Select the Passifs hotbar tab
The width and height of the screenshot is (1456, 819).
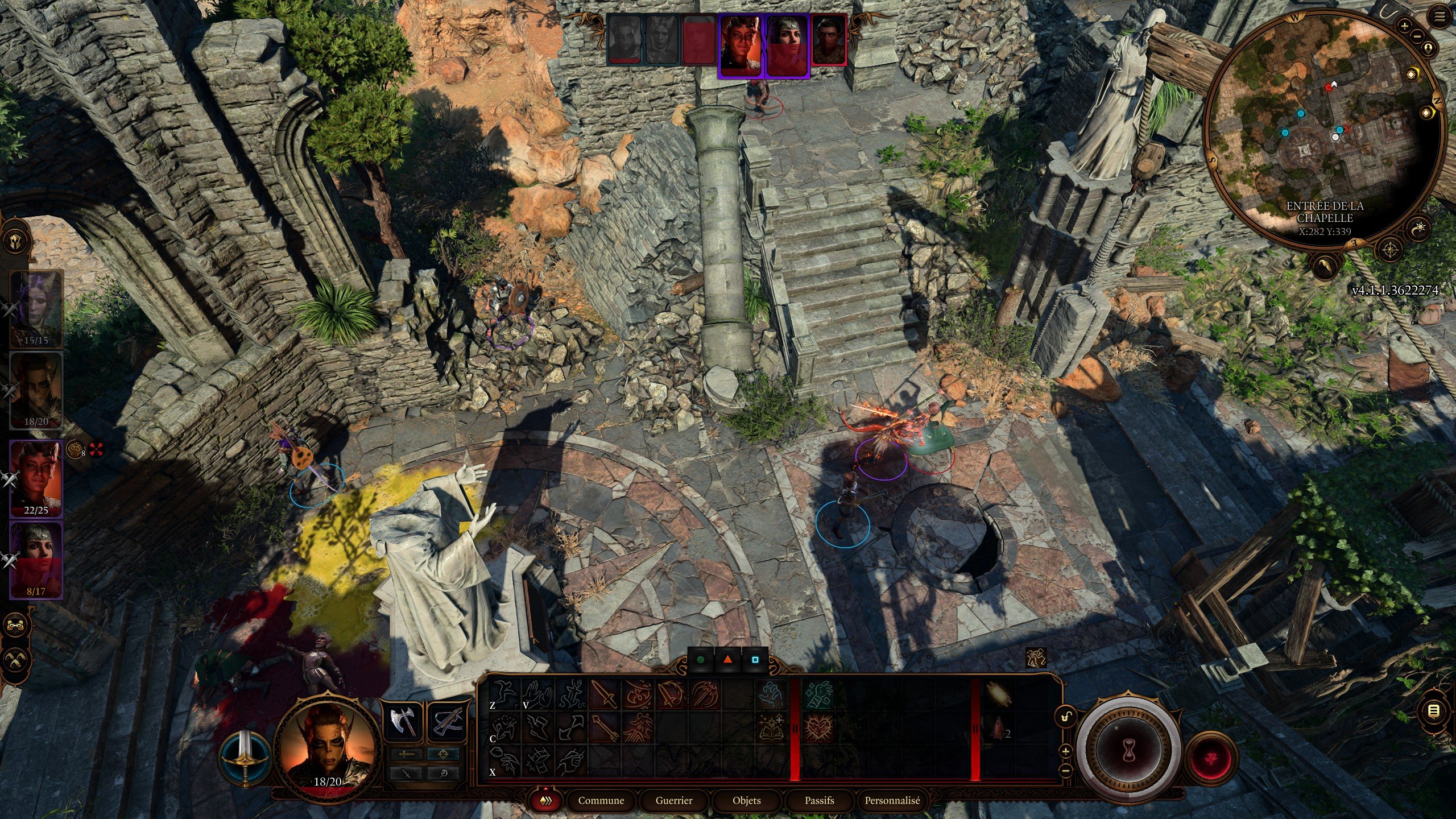coord(819,801)
